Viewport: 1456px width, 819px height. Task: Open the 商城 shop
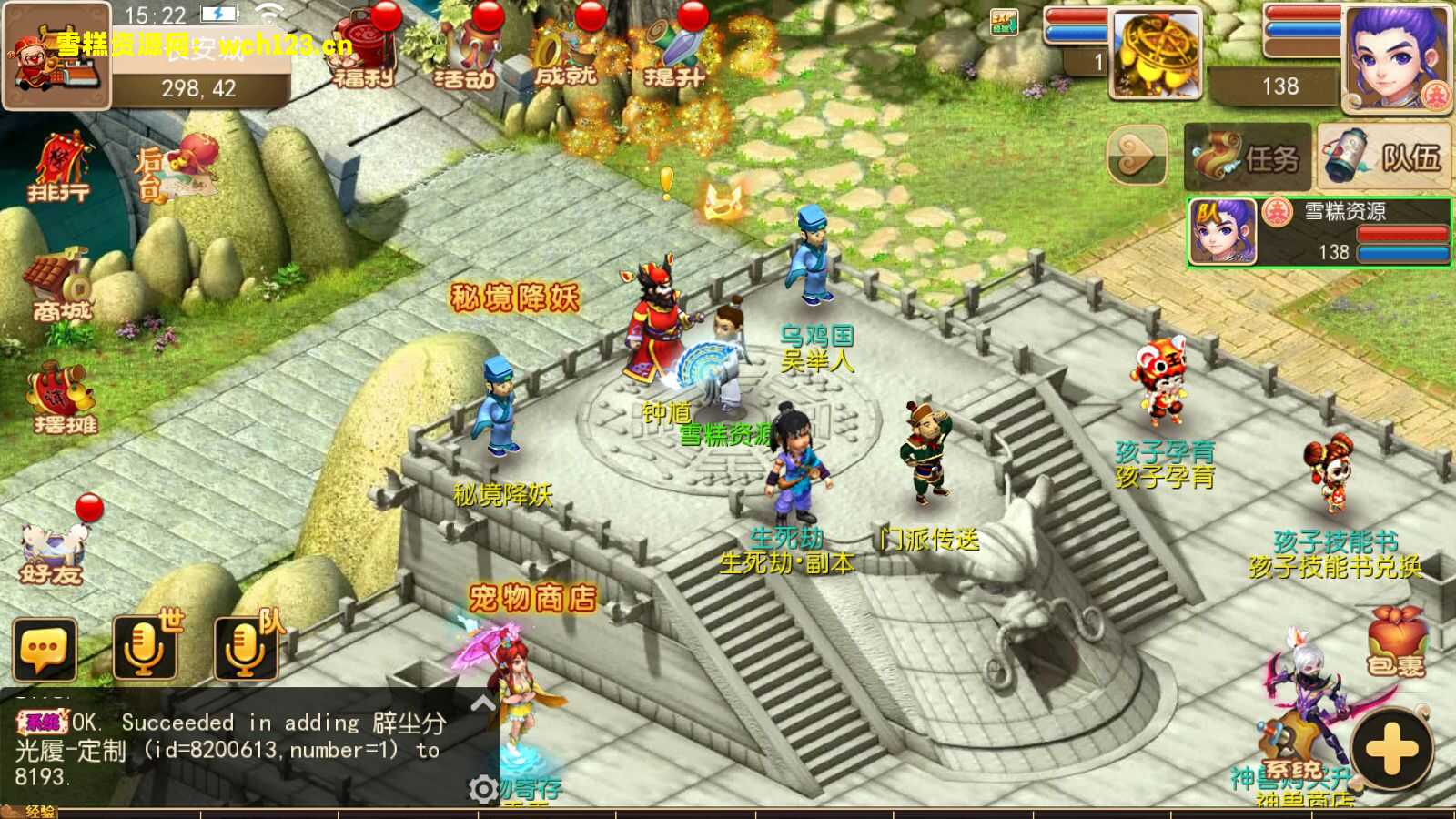pyautogui.click(x=60, y=287)
